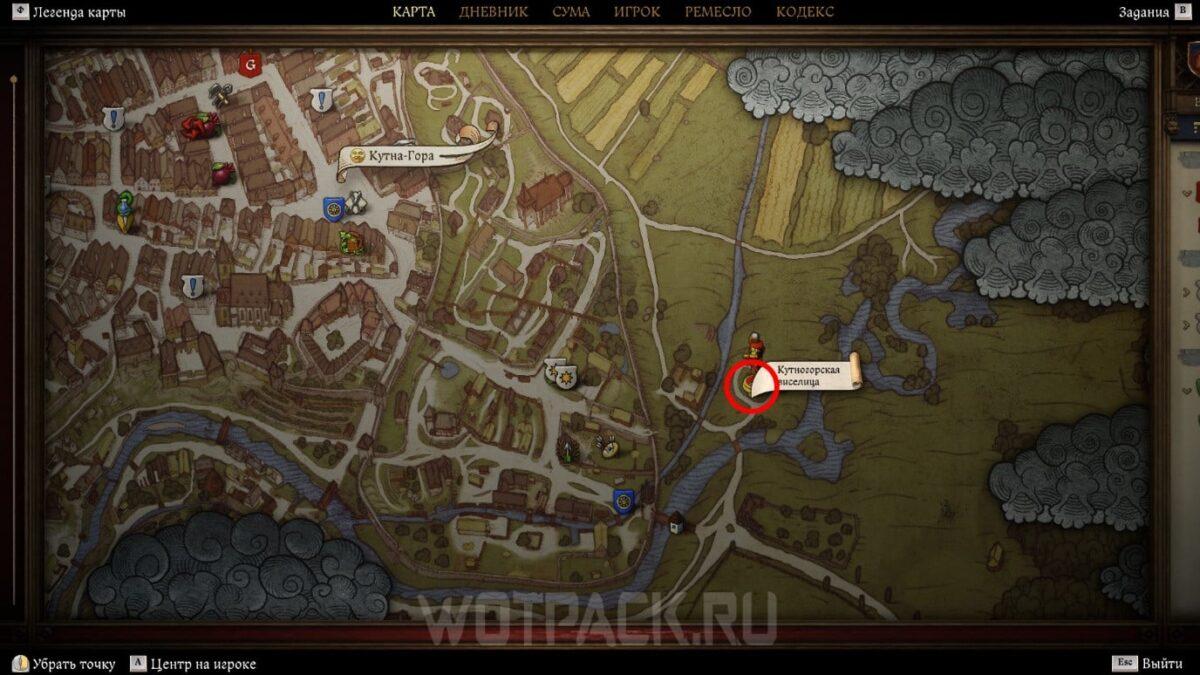This screenshot has width=1200, height=675.
Task: Switch to the Сума inventory tab
Action: tap(570, 12)
